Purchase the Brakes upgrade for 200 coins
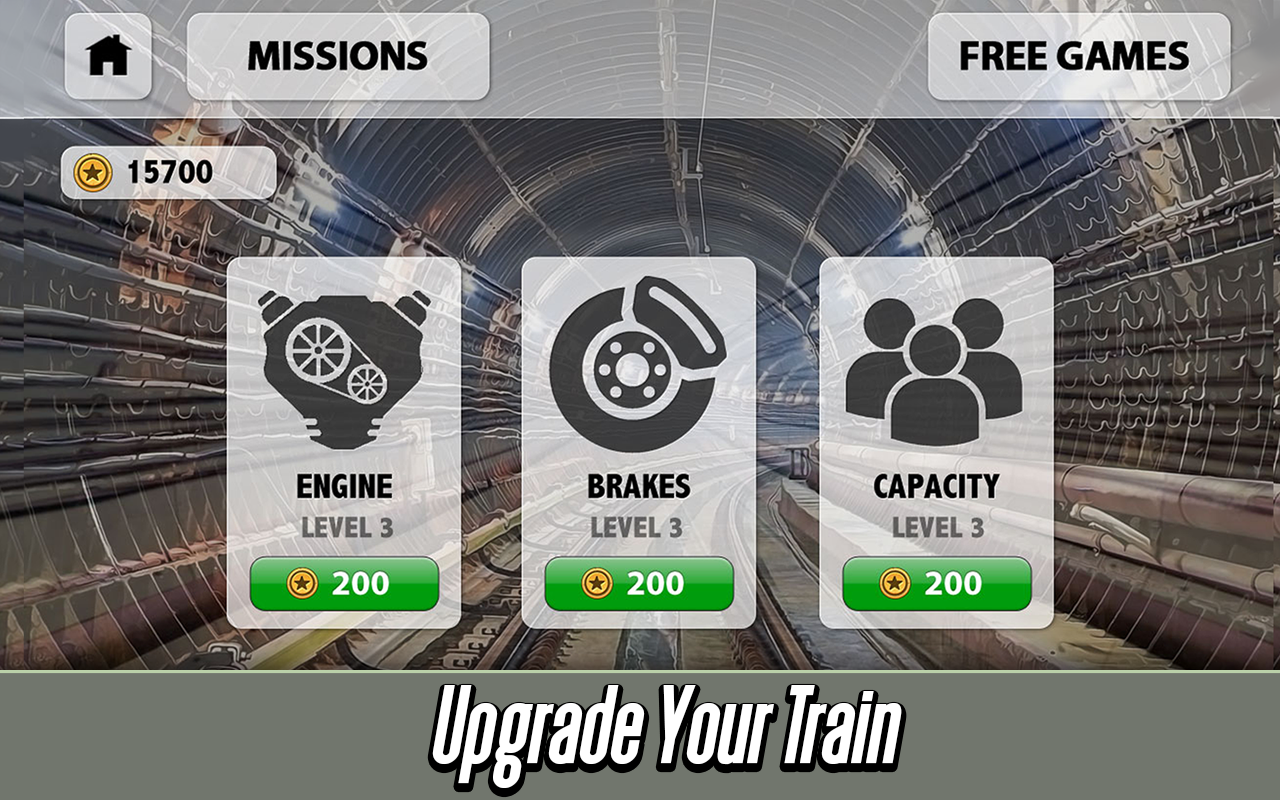 click(640, 585)
